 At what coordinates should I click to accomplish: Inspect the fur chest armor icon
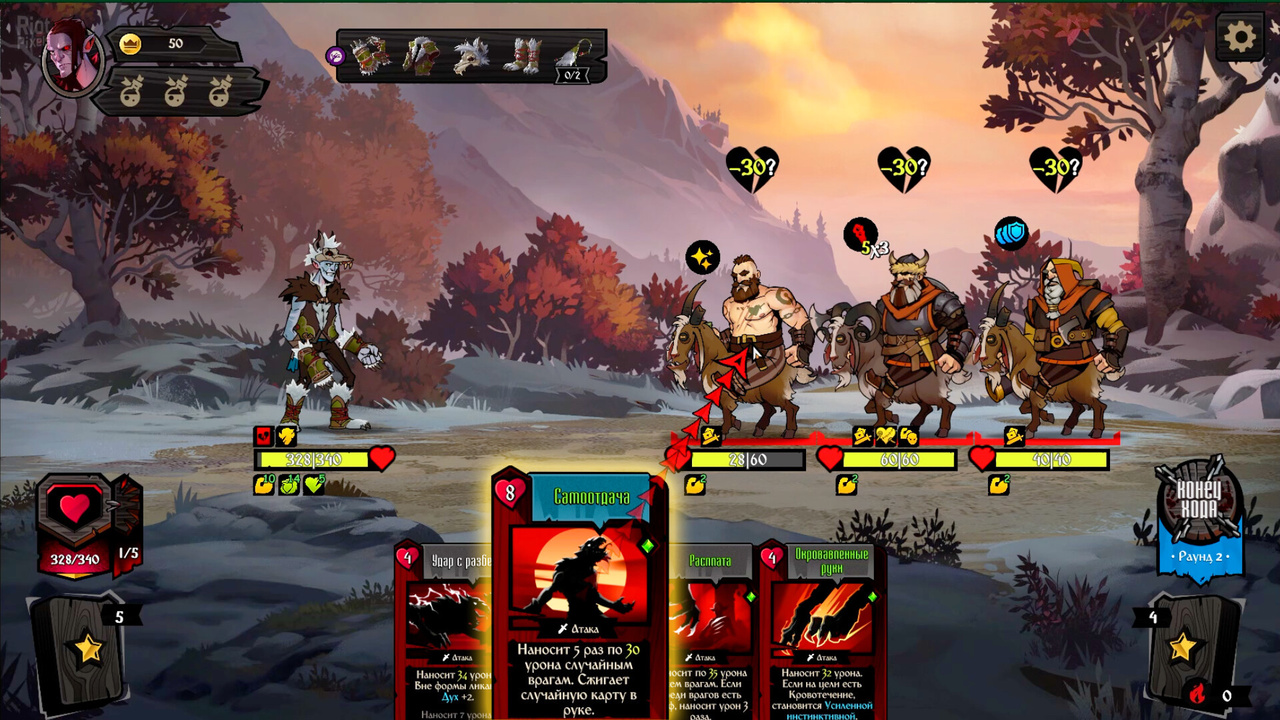(x=420, y=56)
